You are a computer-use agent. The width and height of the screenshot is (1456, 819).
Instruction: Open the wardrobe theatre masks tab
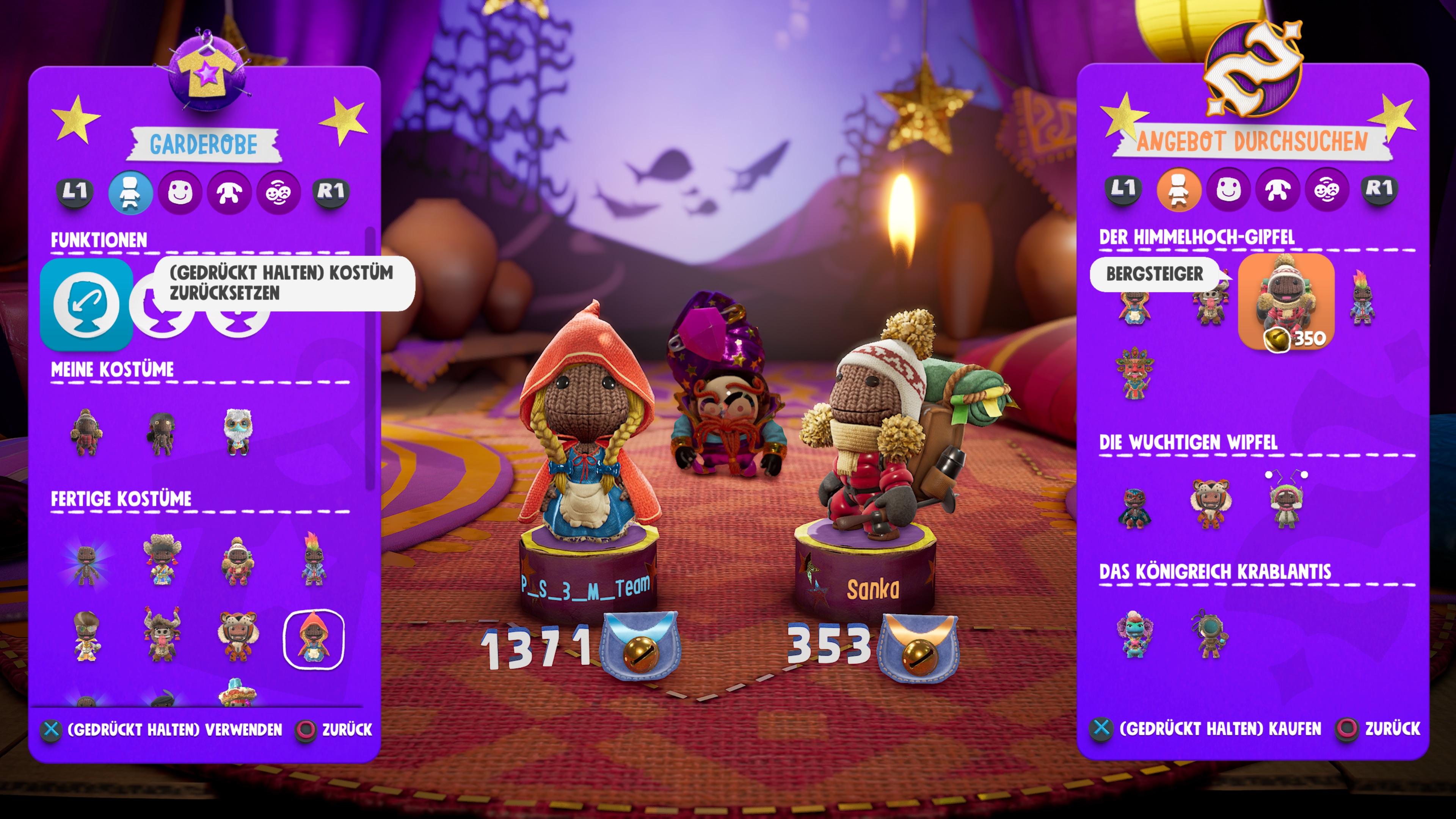[279, 192]
